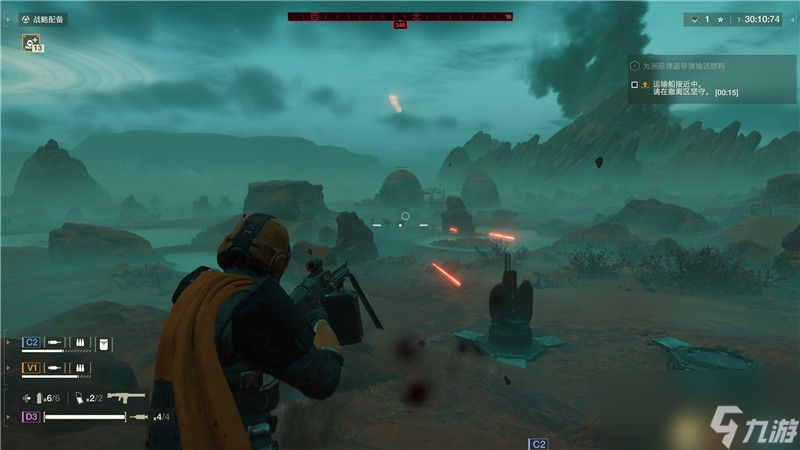Select the V1 squad member tag
800x450 pixels.
pos(31,368)
